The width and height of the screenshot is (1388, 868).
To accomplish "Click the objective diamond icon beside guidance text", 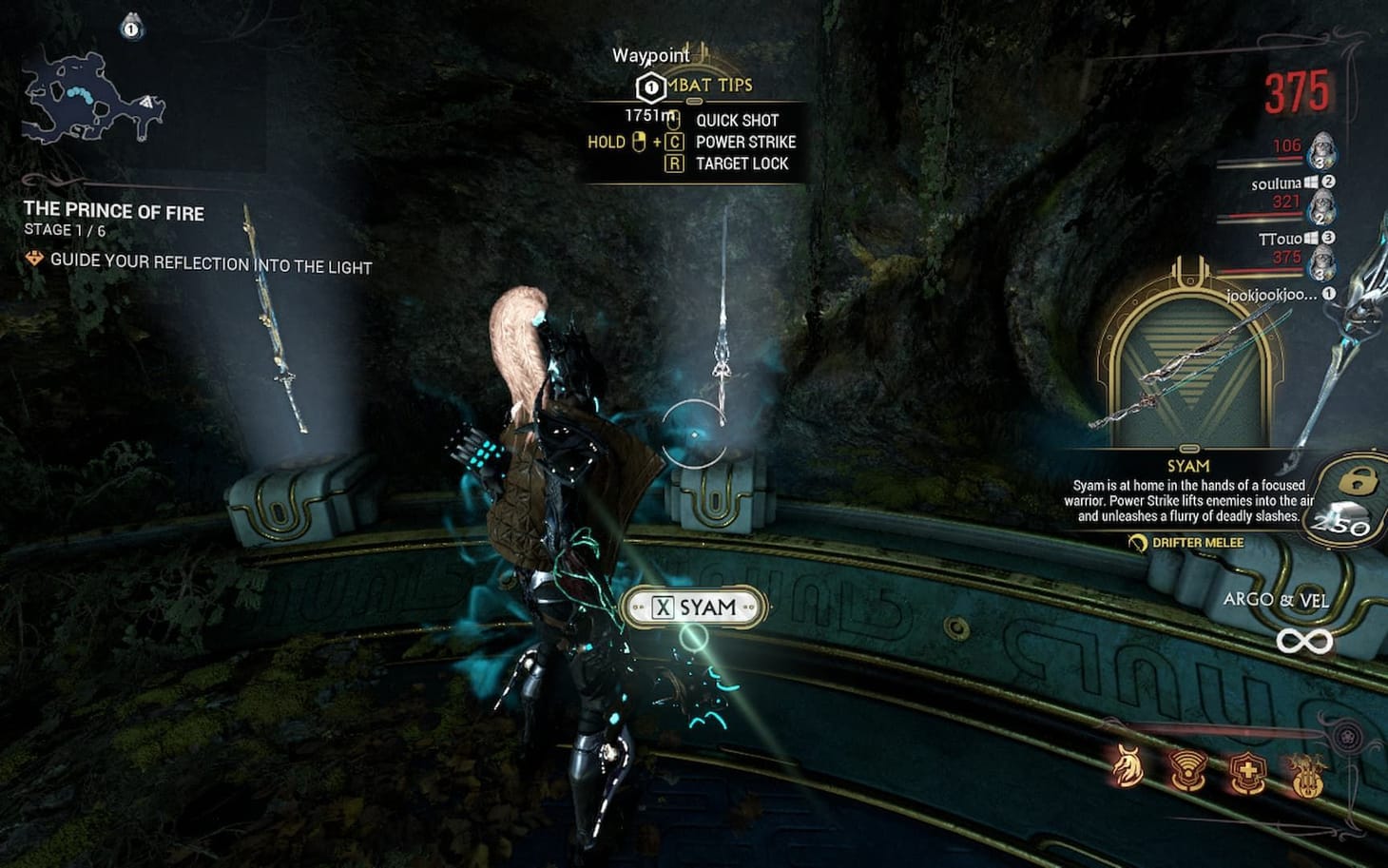I will click(x=35, y=257).
